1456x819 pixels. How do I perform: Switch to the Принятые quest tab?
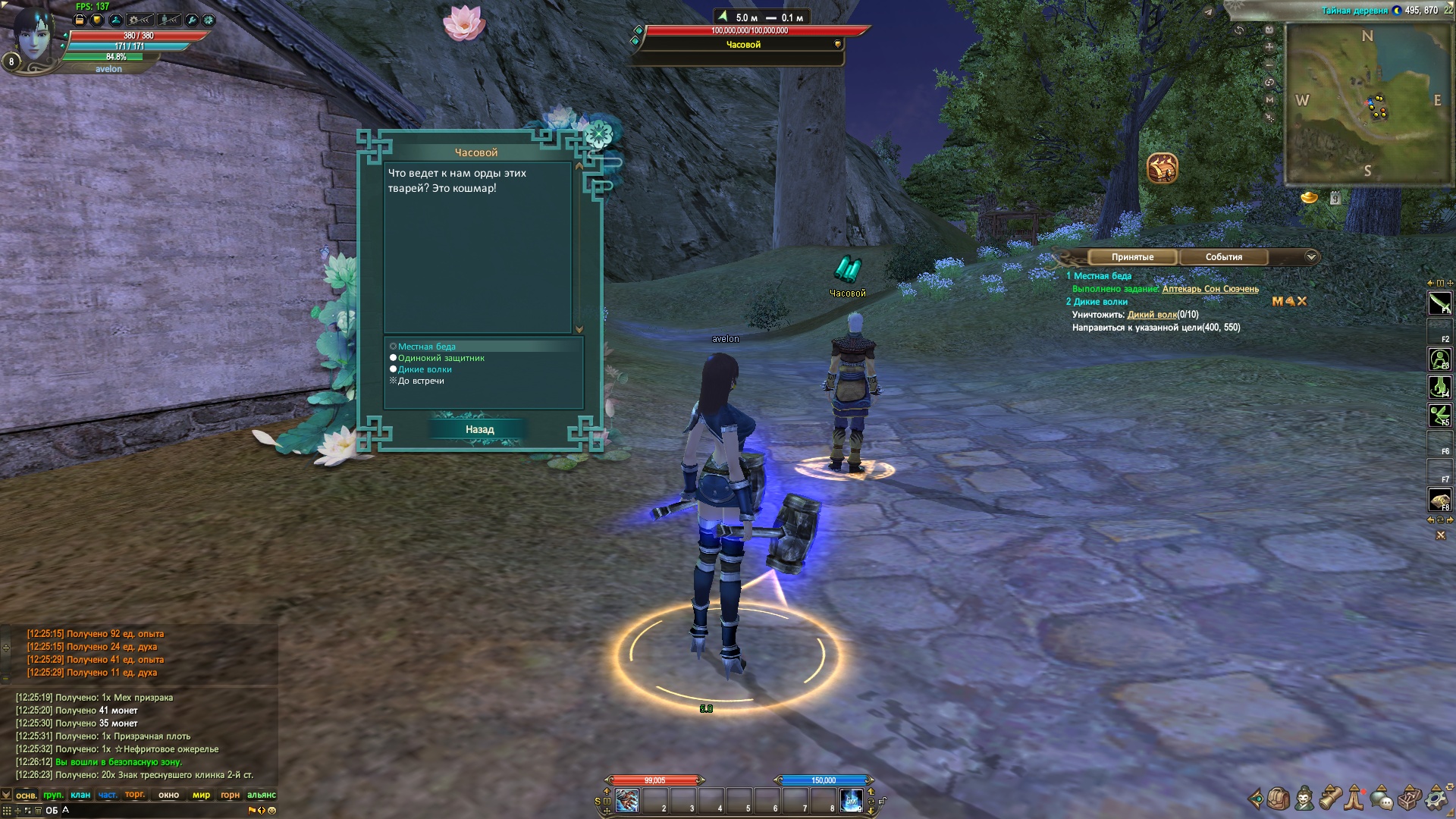[1132, 257]
